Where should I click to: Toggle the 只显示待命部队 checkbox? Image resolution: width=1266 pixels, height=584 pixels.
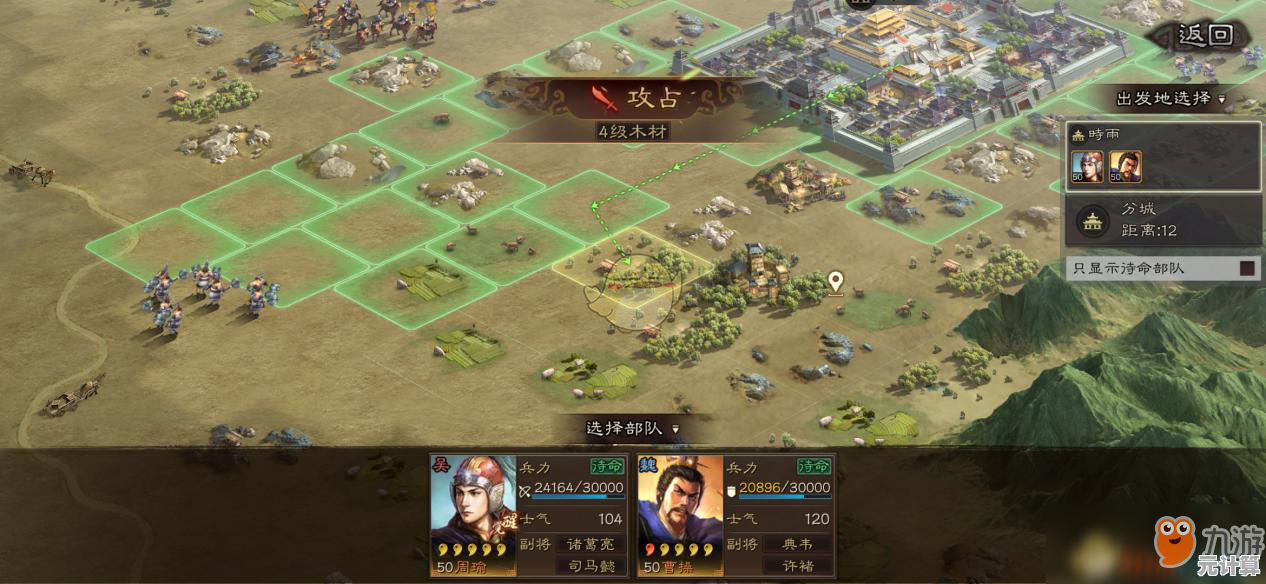click(x=1248, y=268)
